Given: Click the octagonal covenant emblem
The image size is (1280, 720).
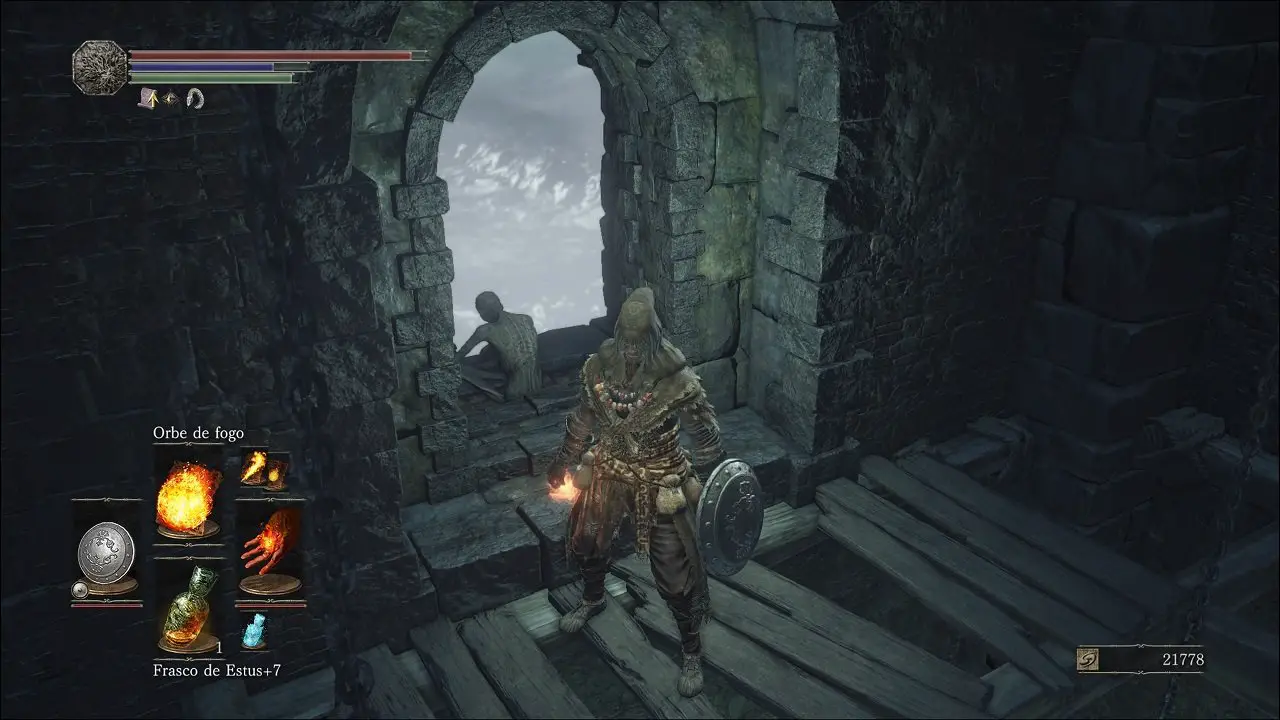Looking at the screenshot, I should click(x=99, y=67).
